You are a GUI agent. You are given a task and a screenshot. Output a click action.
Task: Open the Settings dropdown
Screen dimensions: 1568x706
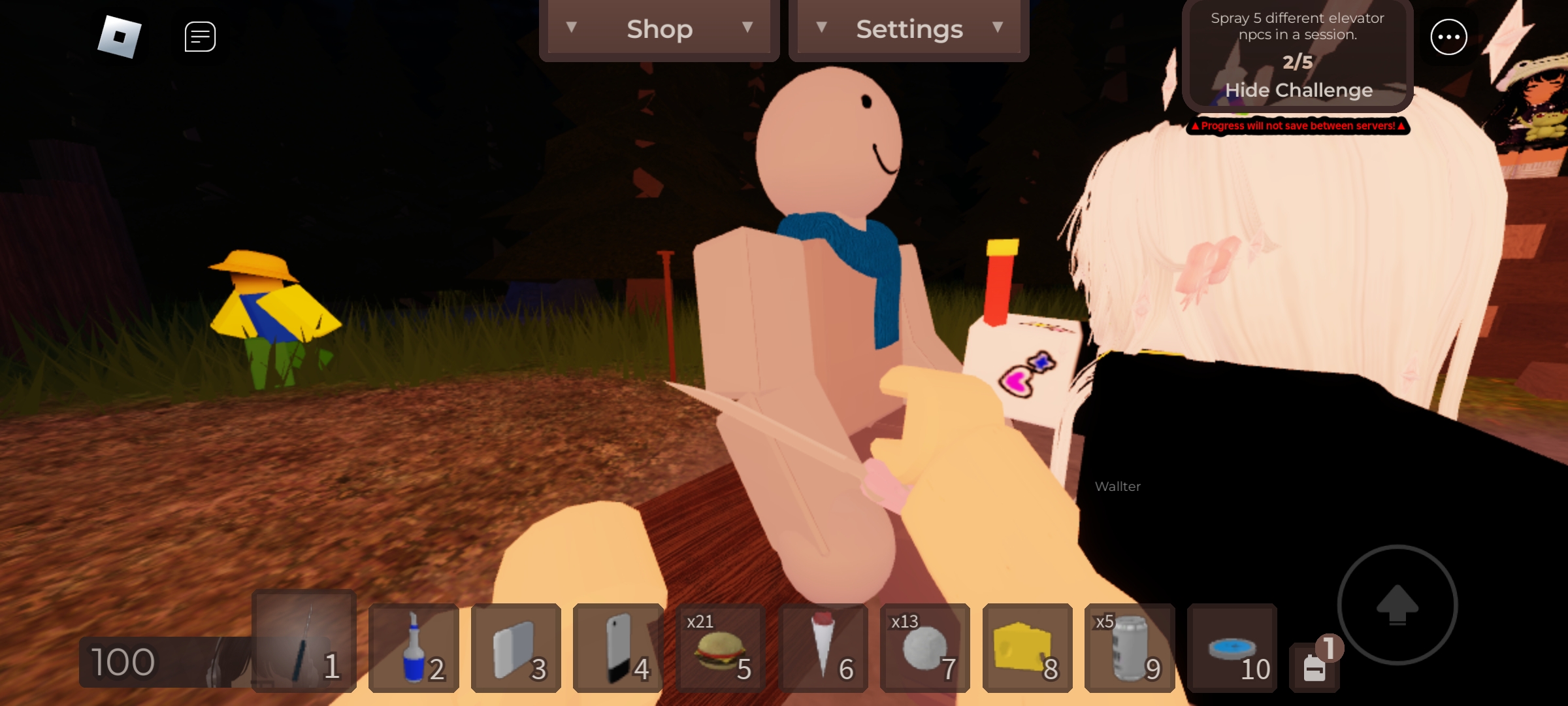(909, 29)
